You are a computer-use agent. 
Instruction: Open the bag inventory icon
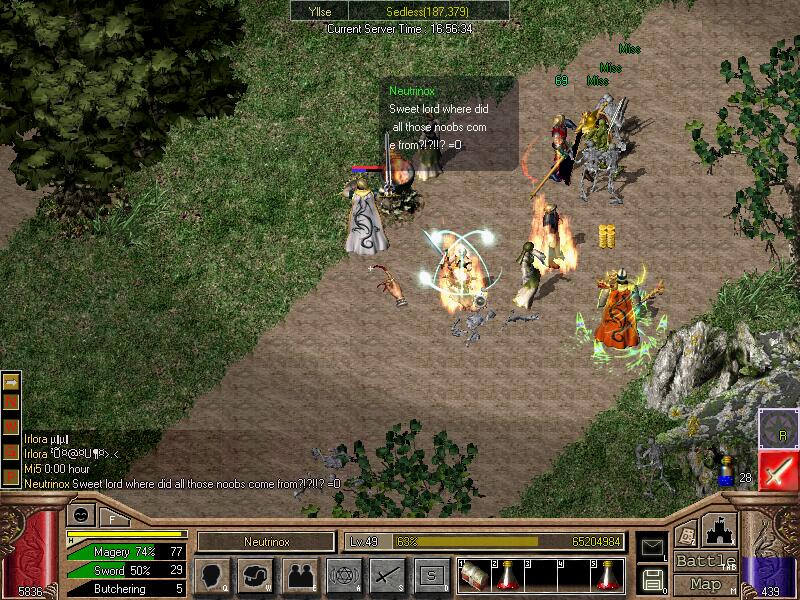(x=256, y=575)
